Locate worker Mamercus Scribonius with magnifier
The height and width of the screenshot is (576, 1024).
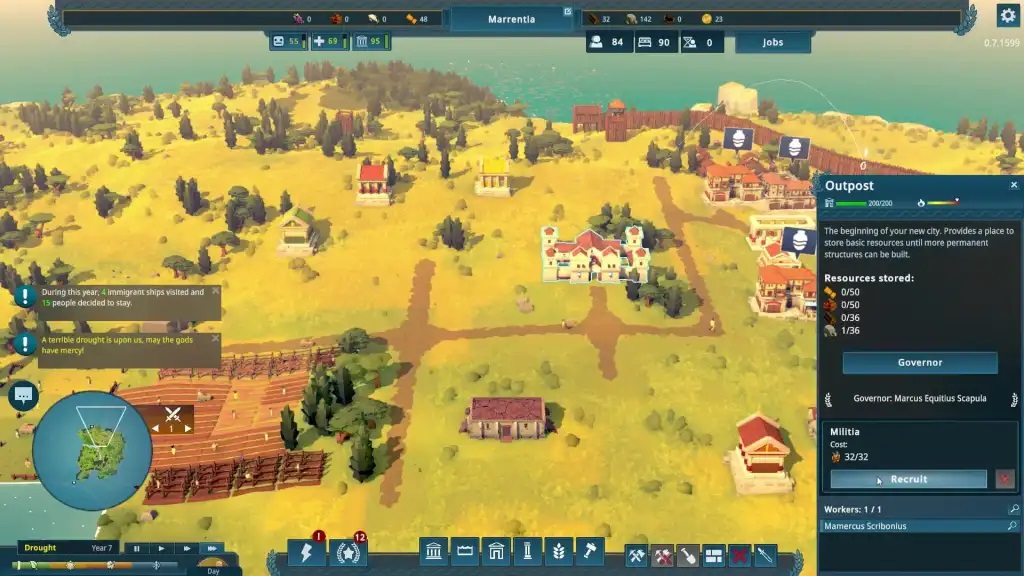1012,526
